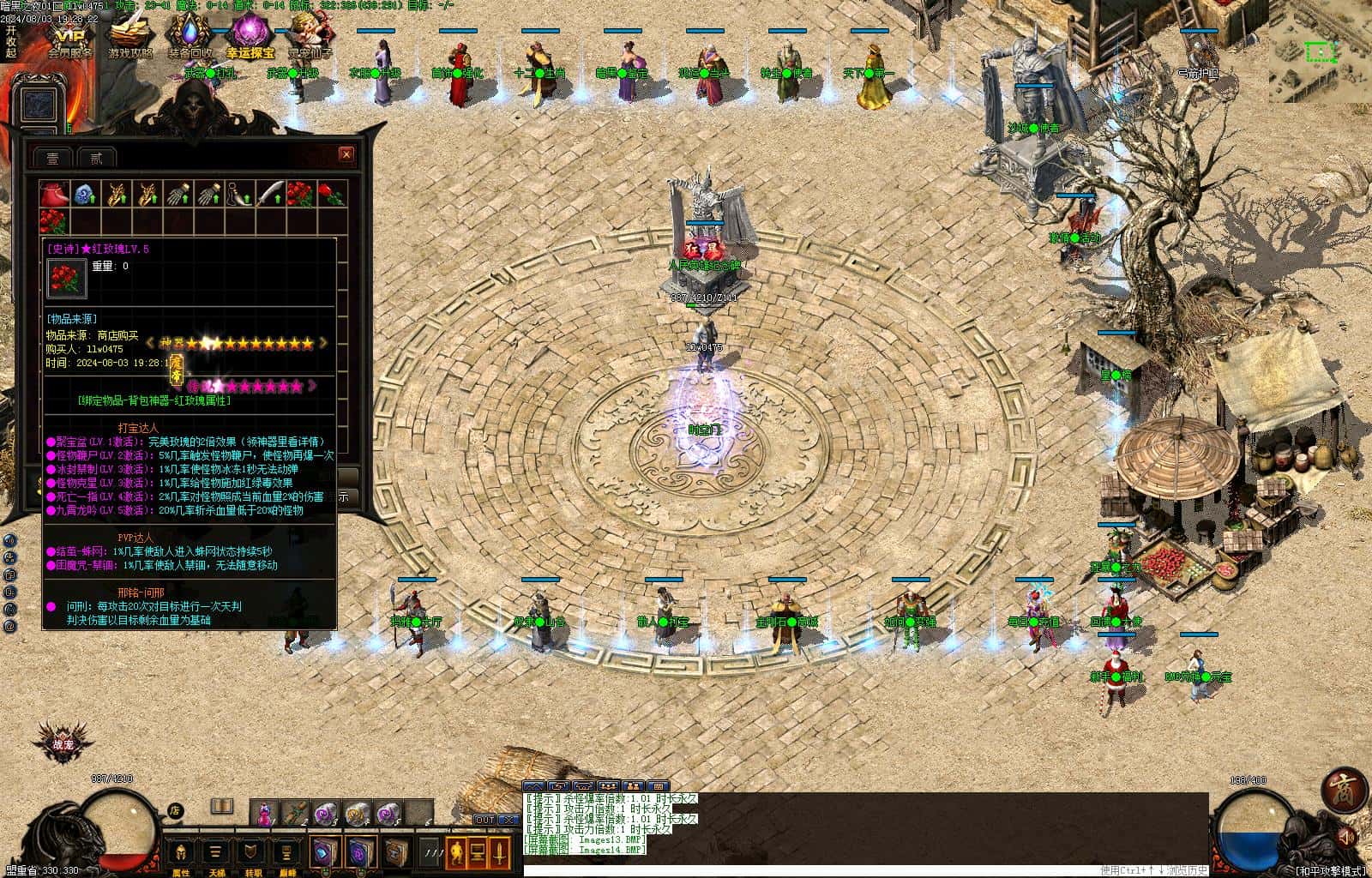Open the 幸运探宝 lucky treasure icon
The height and width of the screenshot is (878, 1372).
pos(249,39)
